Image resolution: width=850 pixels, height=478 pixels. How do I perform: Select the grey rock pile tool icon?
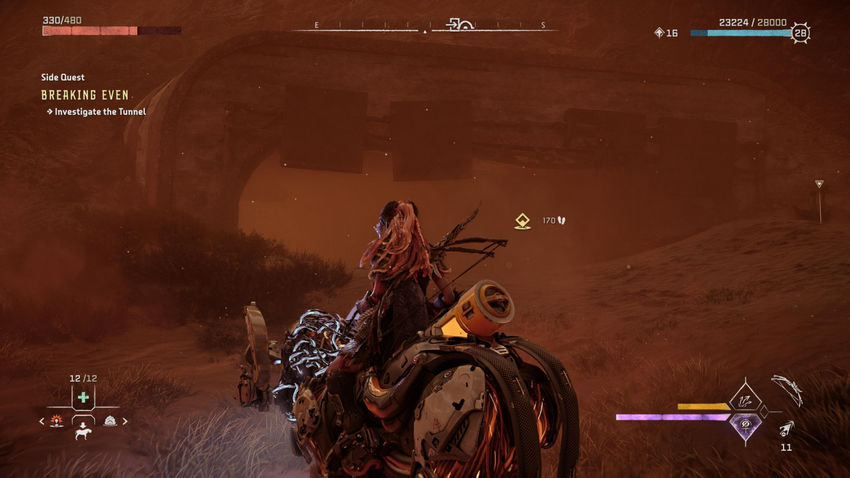tap(110, 421)
